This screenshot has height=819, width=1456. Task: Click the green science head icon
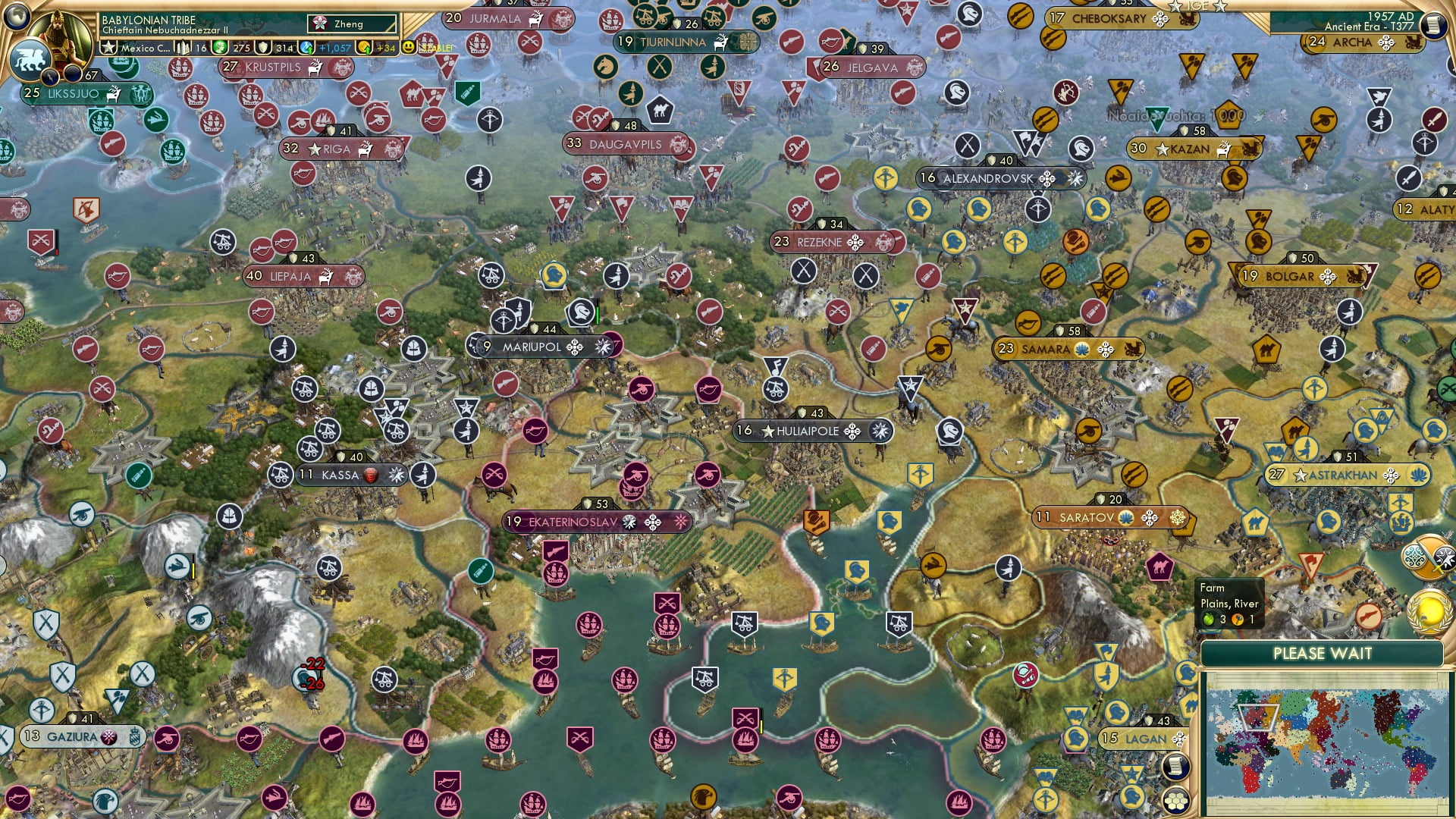point(220,48)
